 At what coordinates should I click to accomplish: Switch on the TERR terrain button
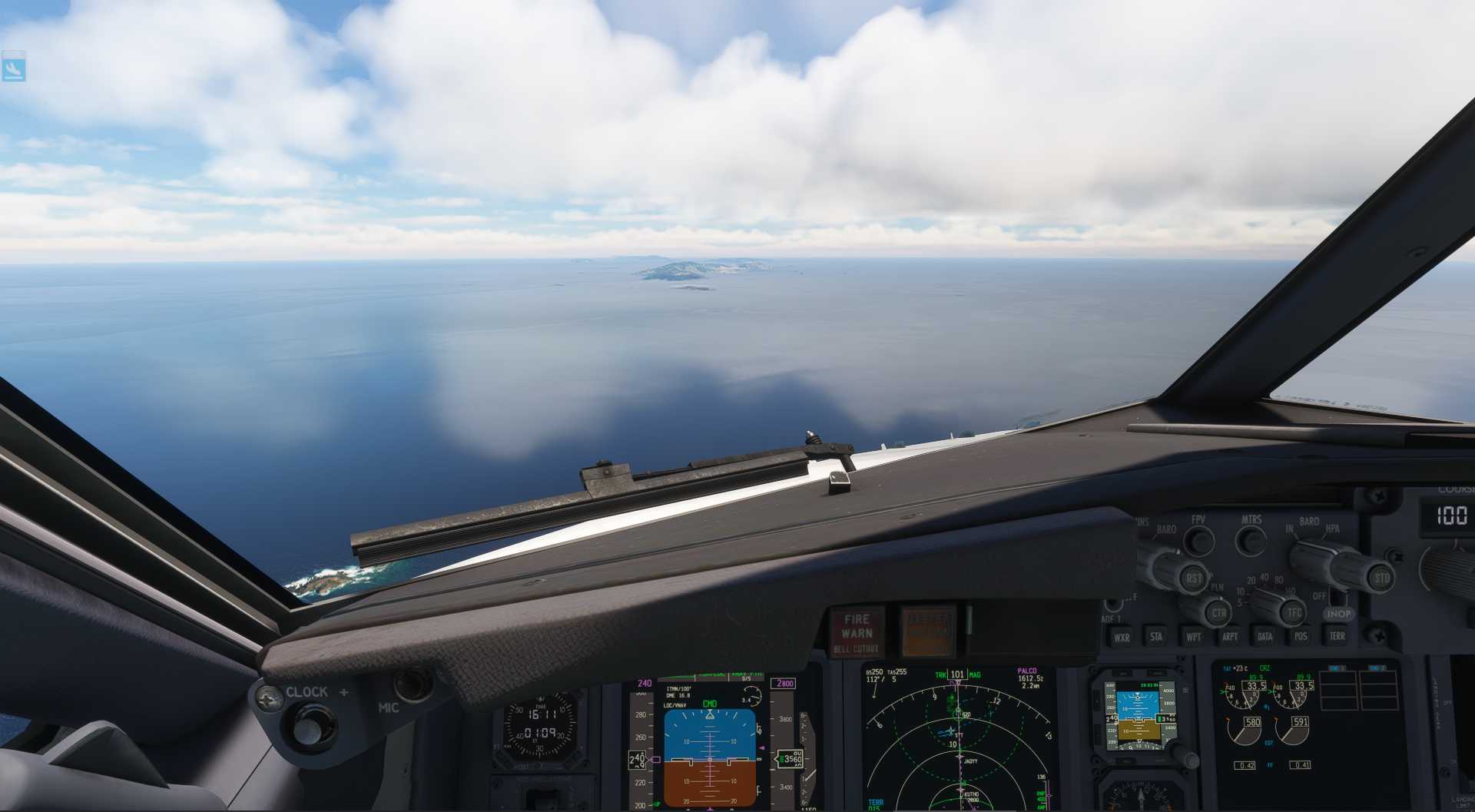[1337, 636]
